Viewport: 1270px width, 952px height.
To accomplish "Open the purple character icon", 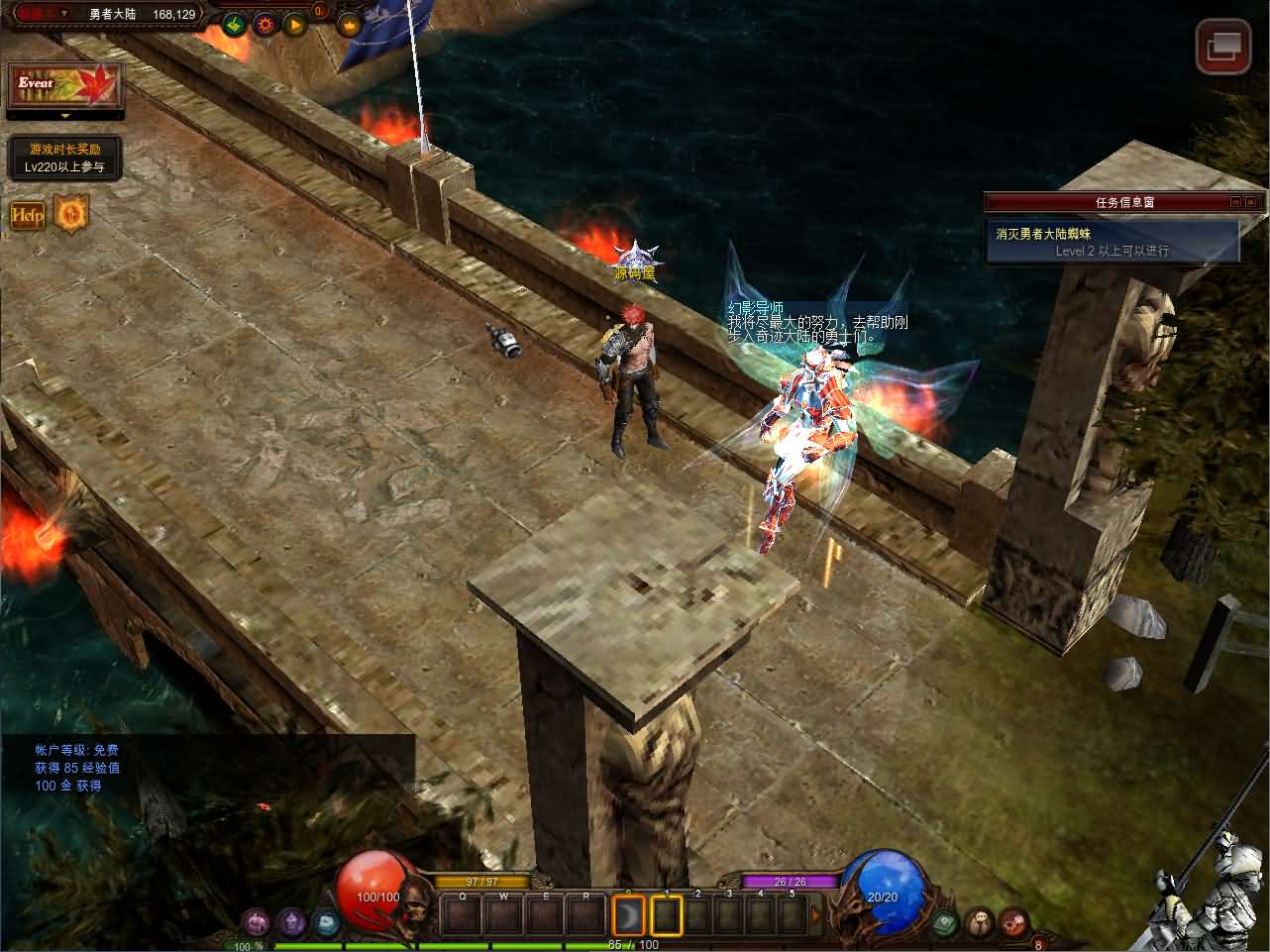I will tap(290, 922).
